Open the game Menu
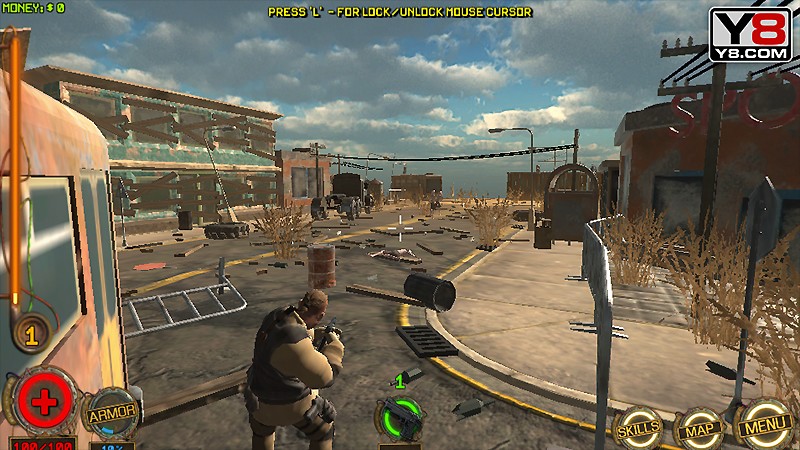Image resolution: width=800 pixels, height=450 pixels. (765, 428)
